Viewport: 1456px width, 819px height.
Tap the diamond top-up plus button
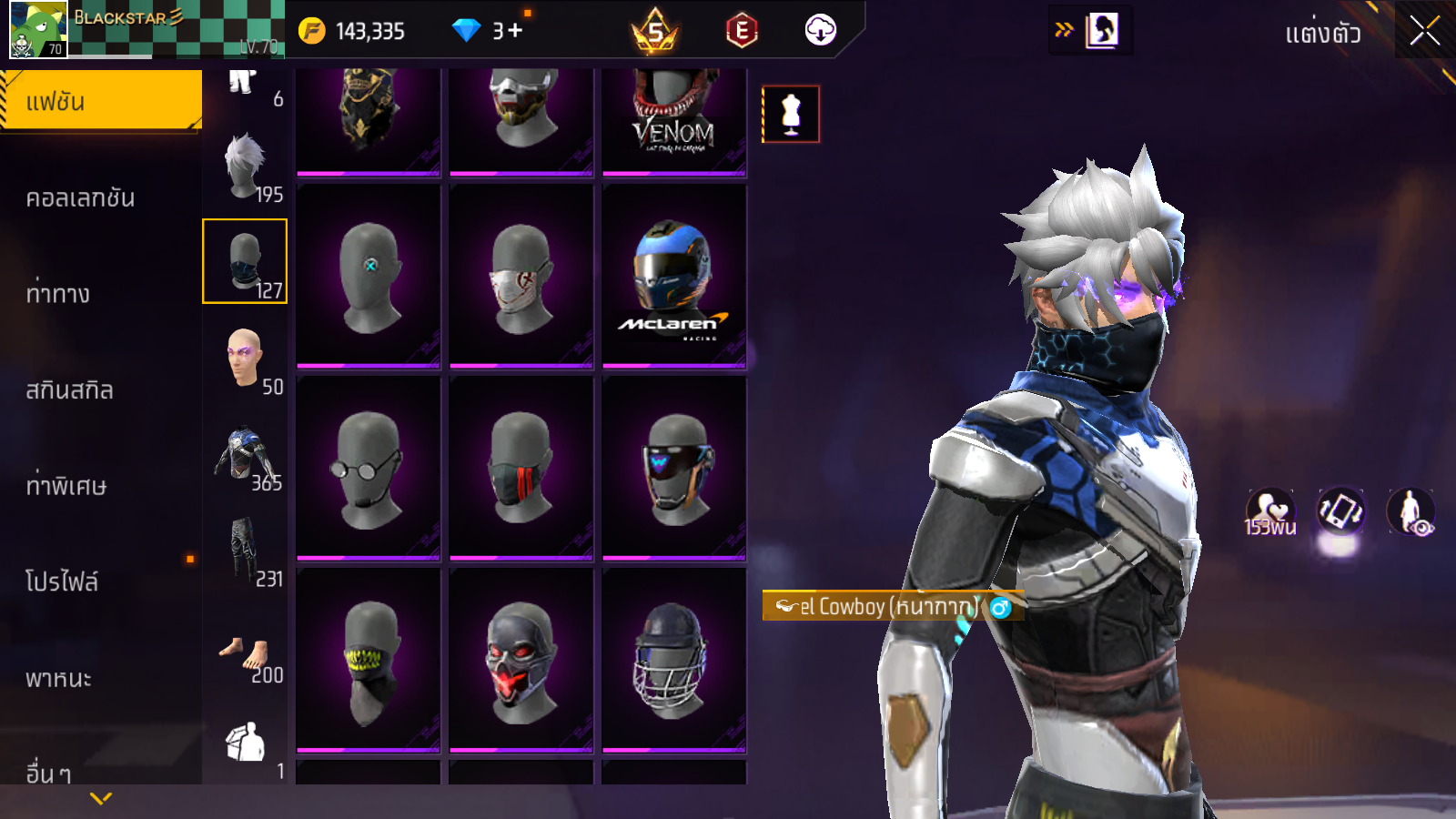tap(515, 31)
